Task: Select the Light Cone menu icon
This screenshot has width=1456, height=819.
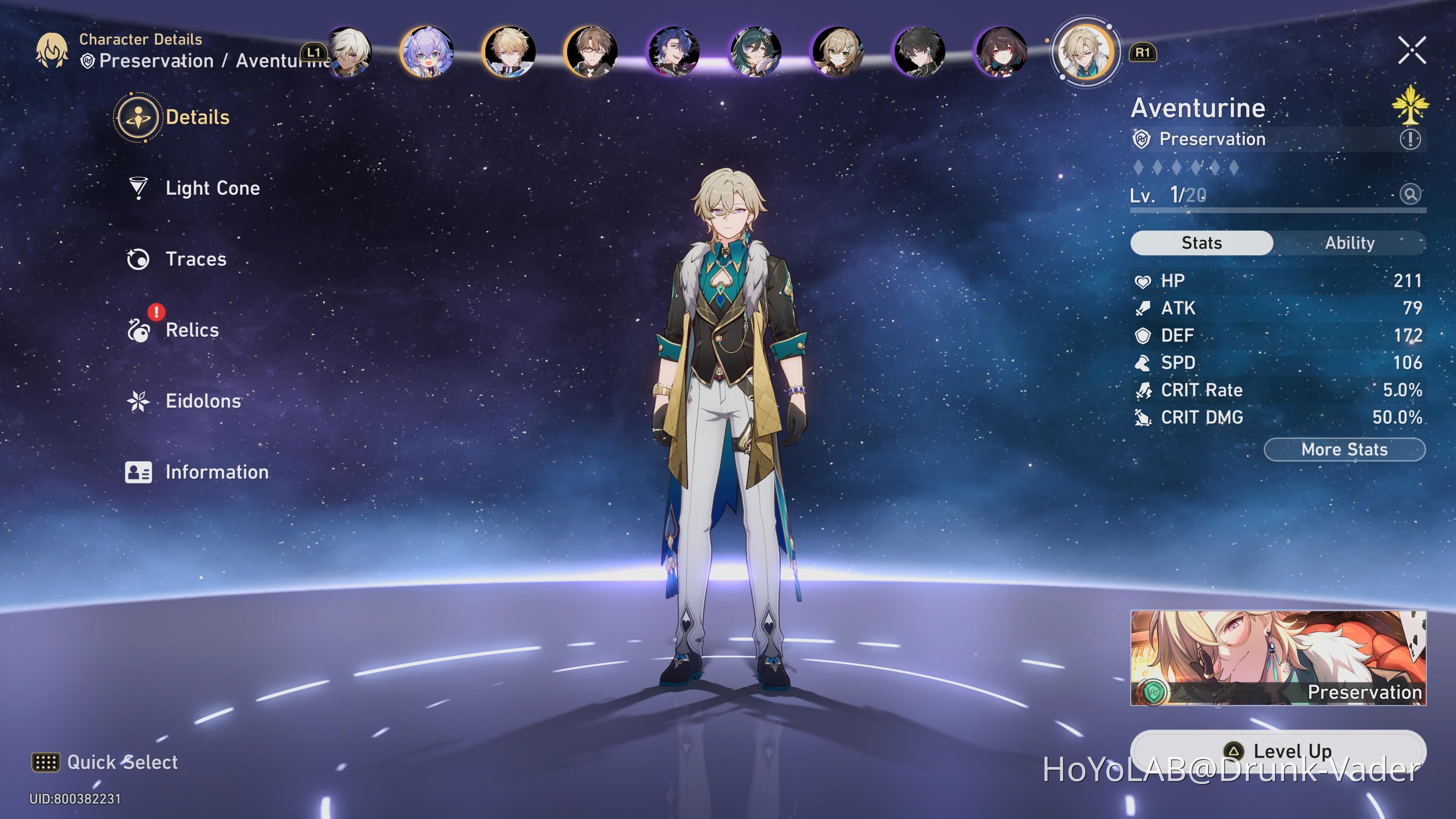Action: (137, 188)
